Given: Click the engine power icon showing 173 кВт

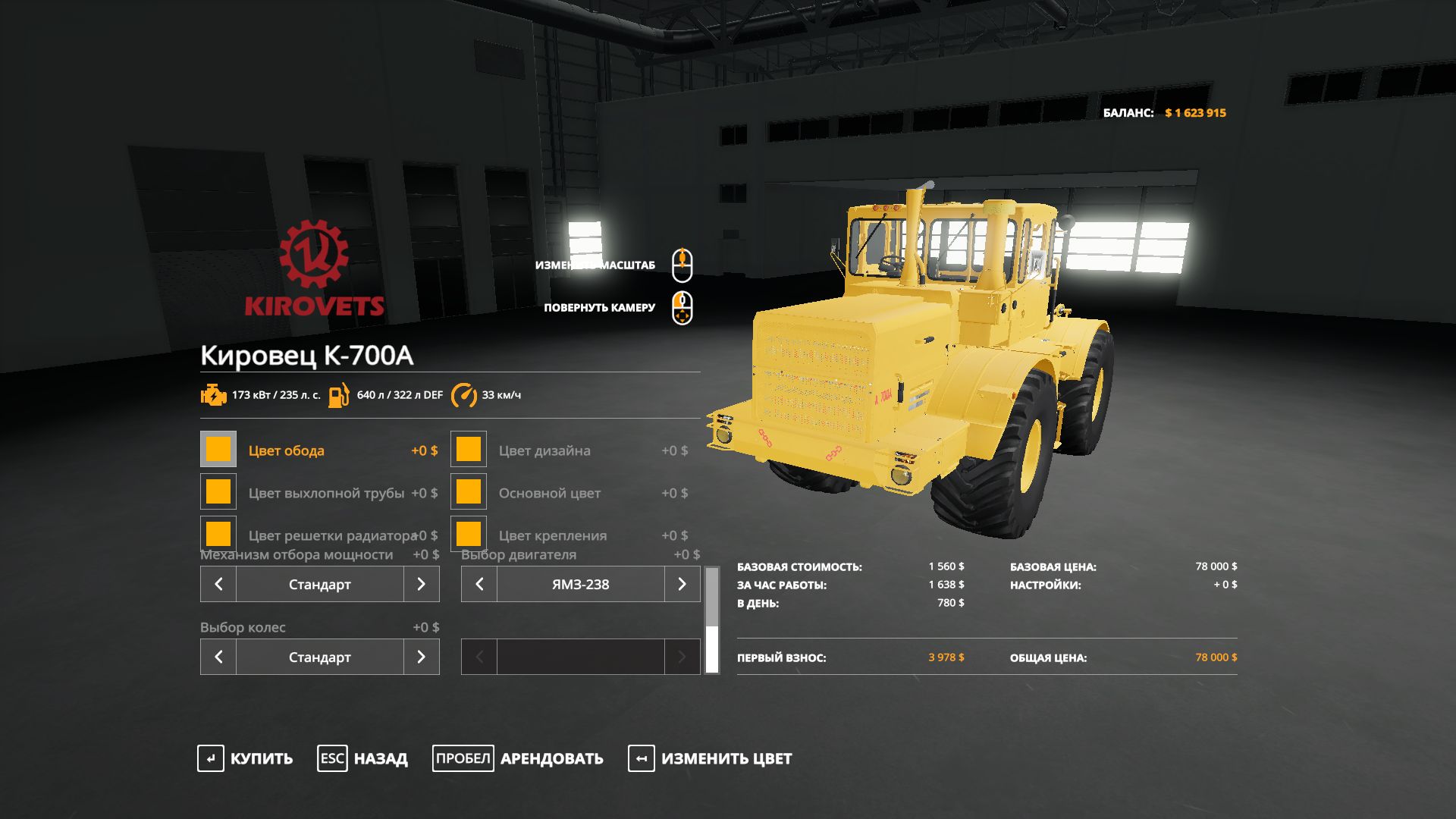Looking at the screenshot, I should pos(215,394).
